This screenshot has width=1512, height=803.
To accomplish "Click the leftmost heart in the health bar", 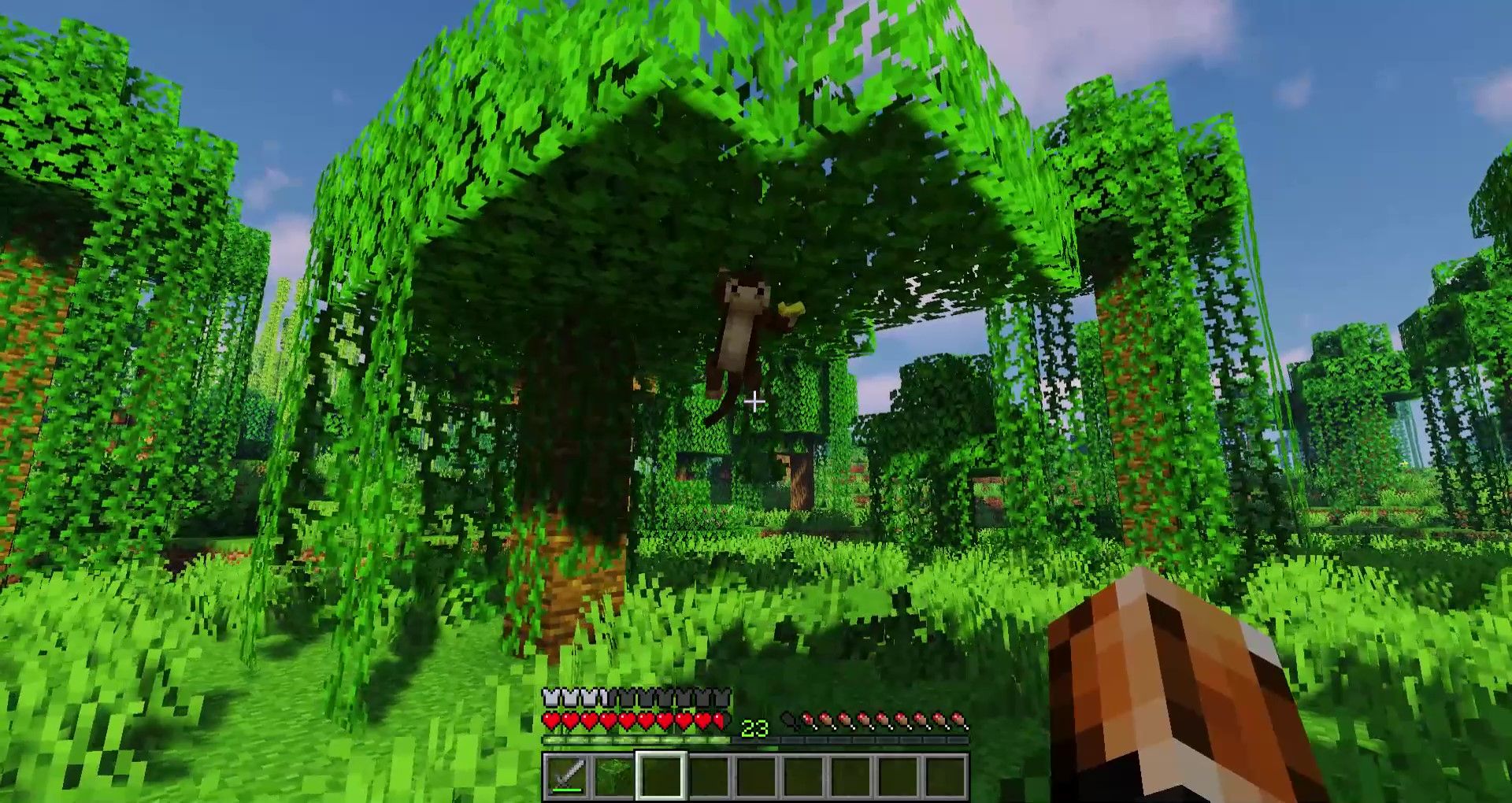I will coord(550,720).
